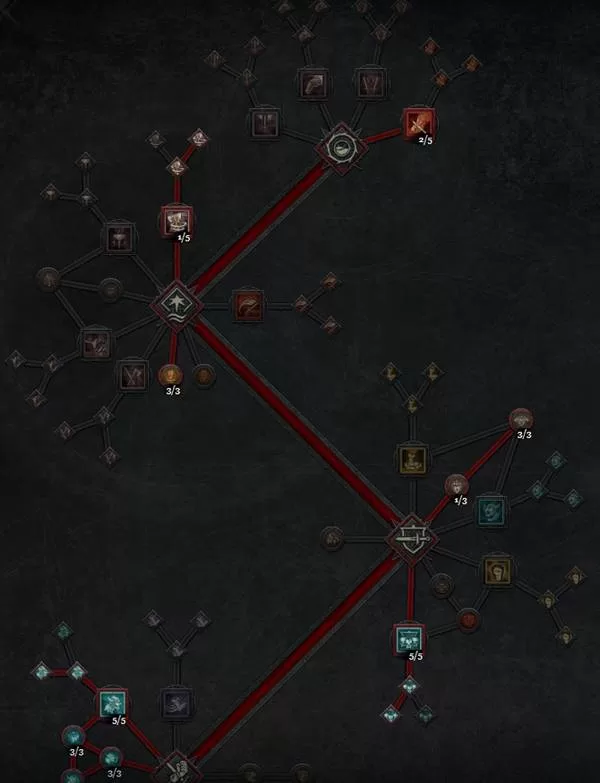The height and width of the screenshot is (783, 600).
Task: Choose the dark unallocated skill above bottom hub
Action: [x=178, y=703]
